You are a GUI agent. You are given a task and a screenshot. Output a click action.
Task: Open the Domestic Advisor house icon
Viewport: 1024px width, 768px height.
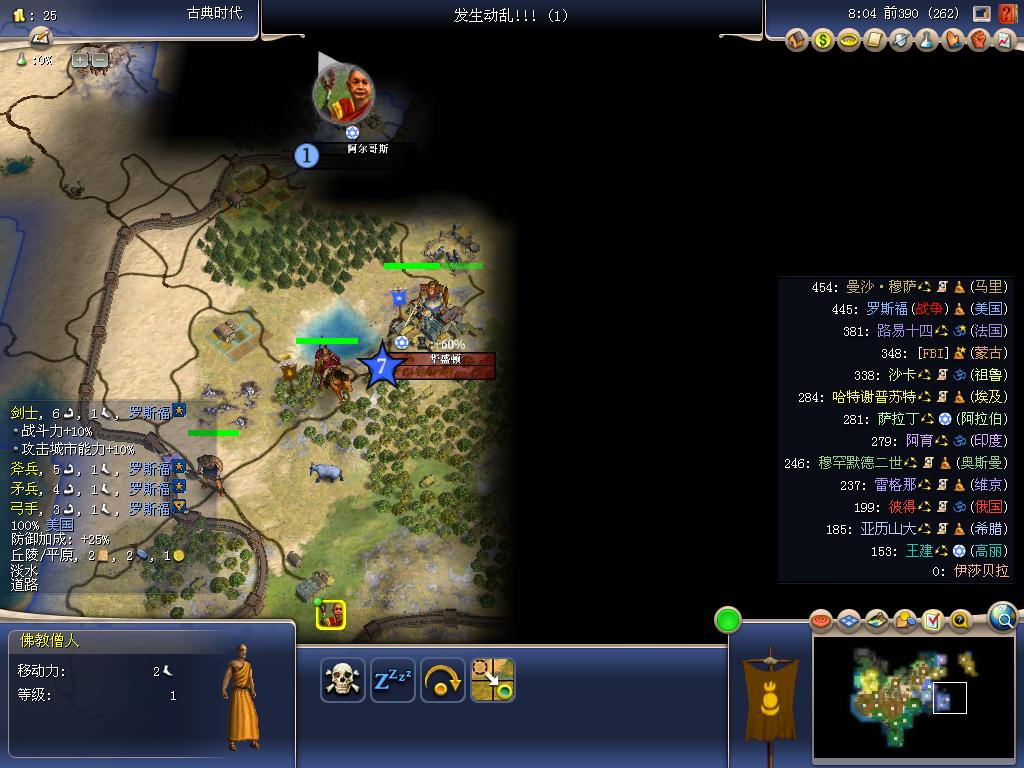(x=797, y=41)
